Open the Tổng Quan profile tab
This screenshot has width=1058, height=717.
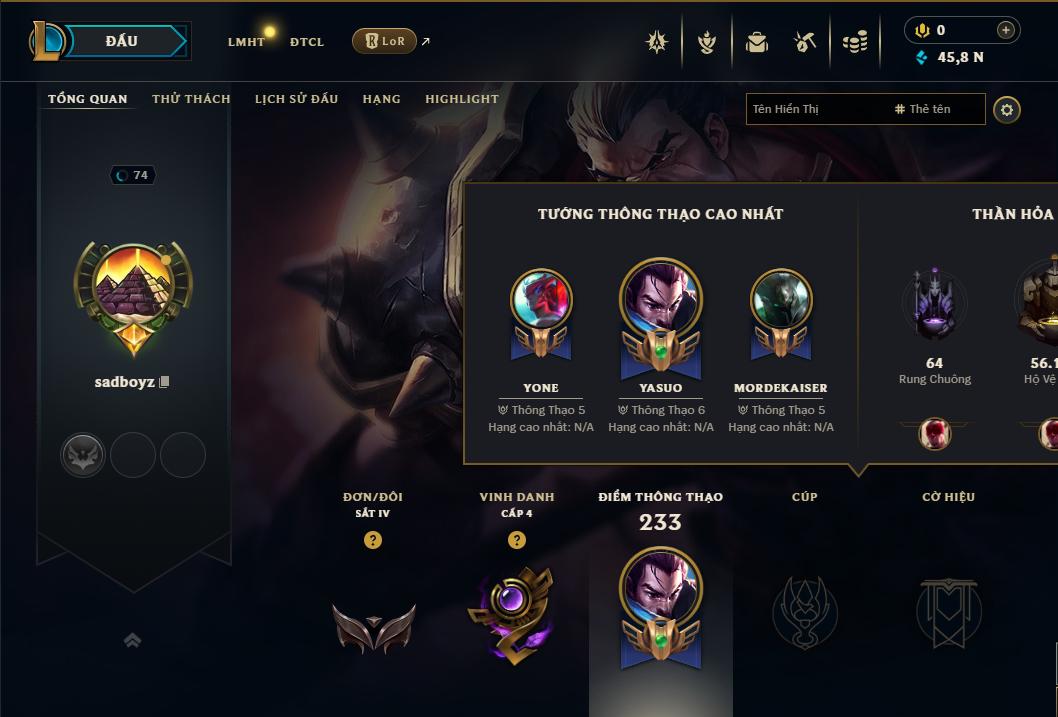[x=88, y=99]
